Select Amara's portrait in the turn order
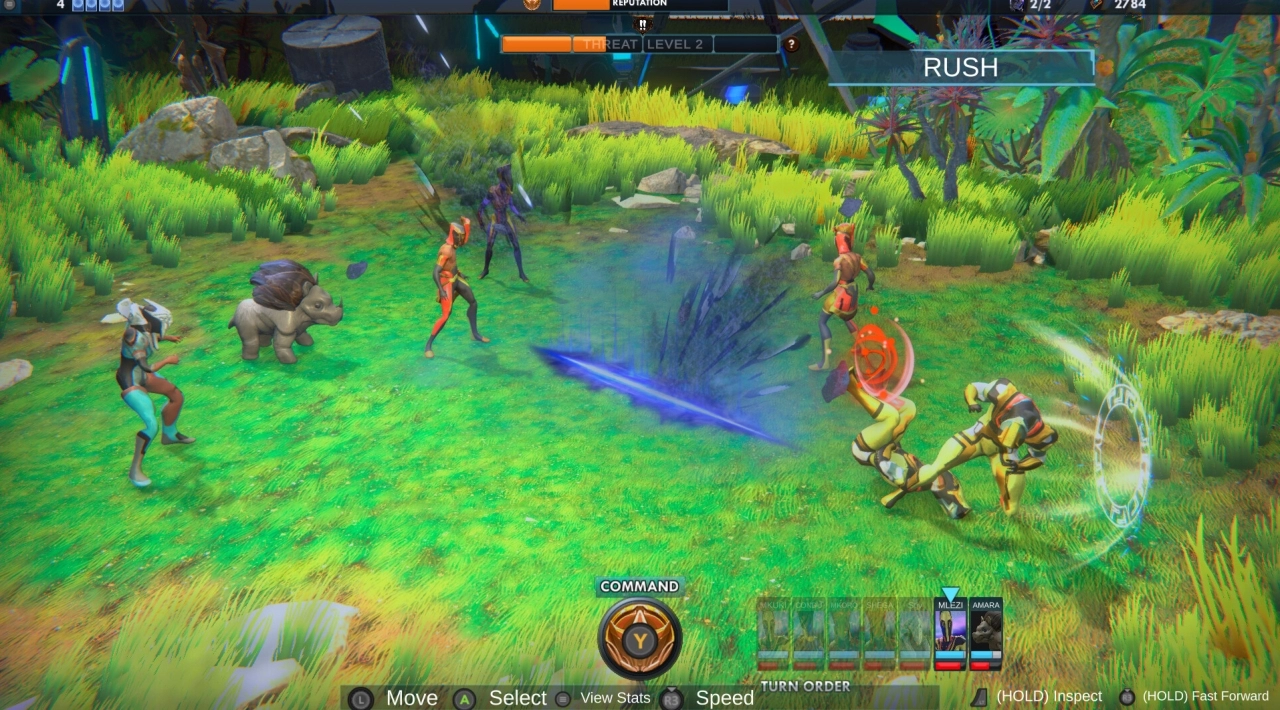Image resolution: width=1280 pixels, height=710 pixels. point(986,634)
